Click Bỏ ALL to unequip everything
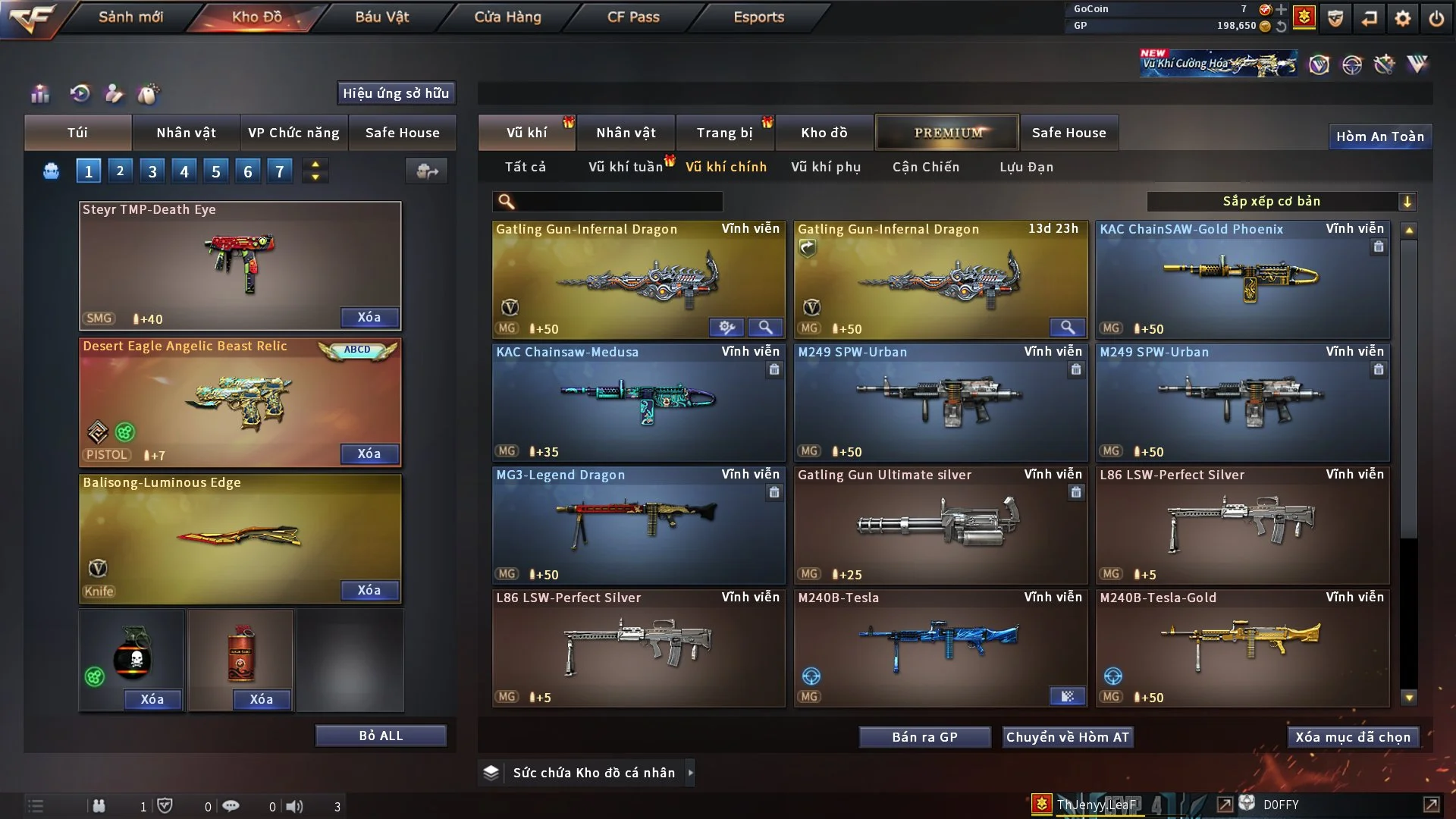Screen dimensions: 1456x819 click(x=381, y=736)
